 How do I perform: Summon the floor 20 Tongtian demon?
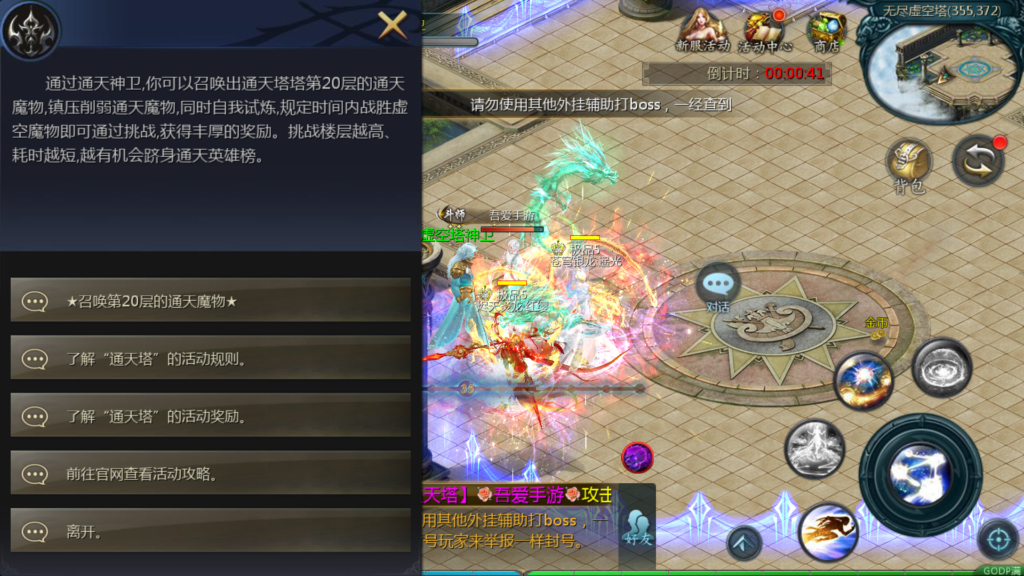tap(210, 300)
